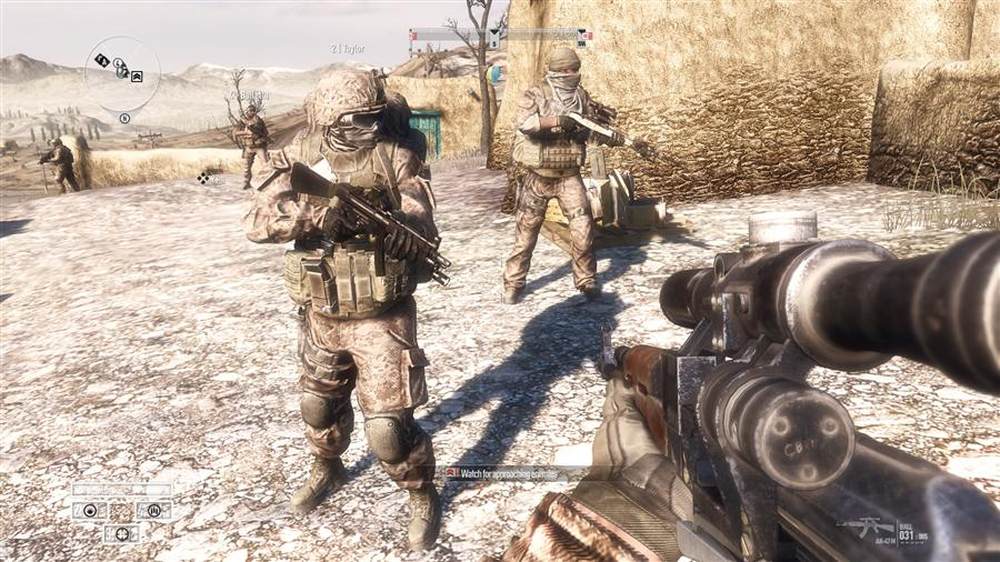The width and height of the screenshot is (1000, 562).
Task: Select the chevron rank marker on radar
Action: pyautogui.click(x=137, y=76)
